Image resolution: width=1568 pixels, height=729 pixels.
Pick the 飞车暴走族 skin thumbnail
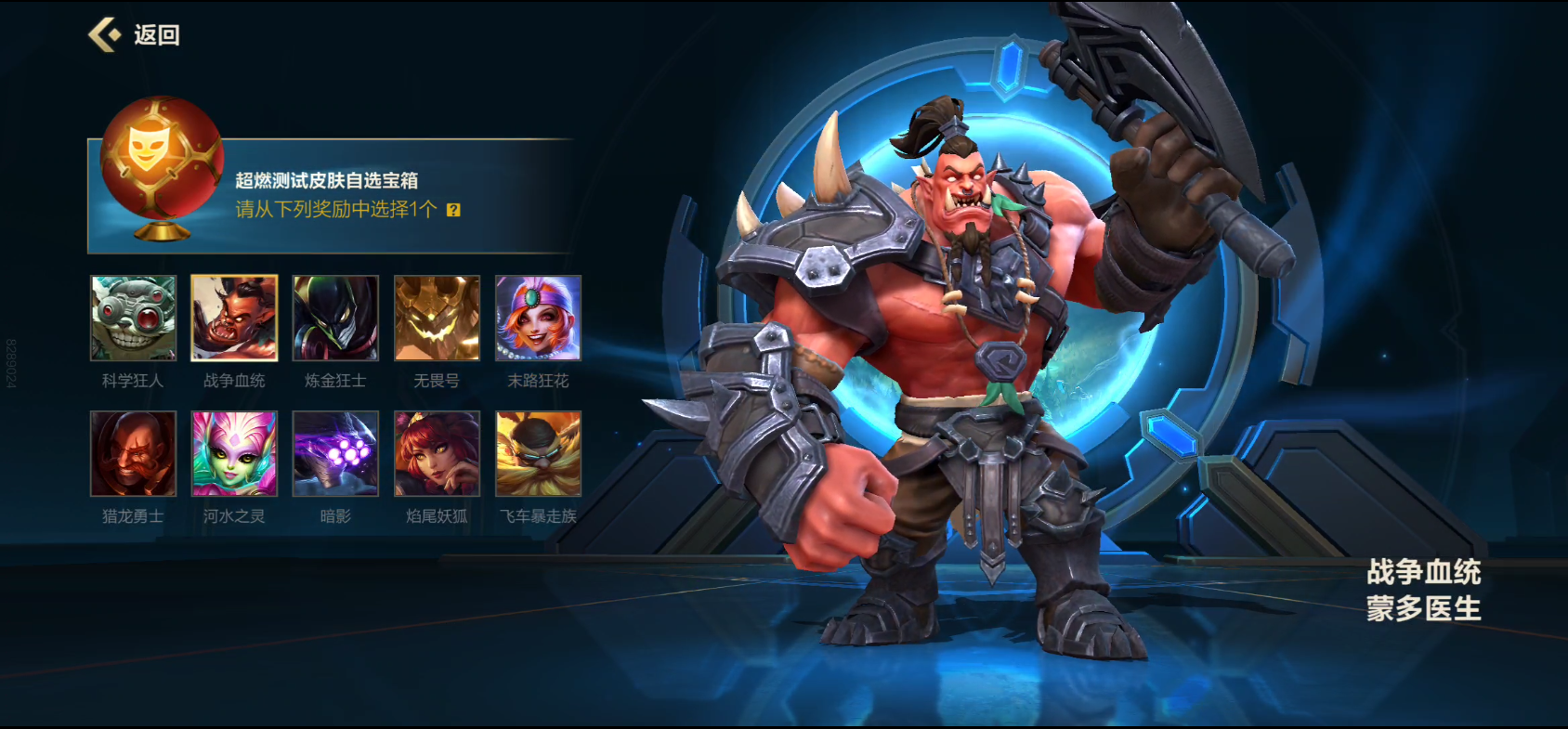(x=538, y=453)
